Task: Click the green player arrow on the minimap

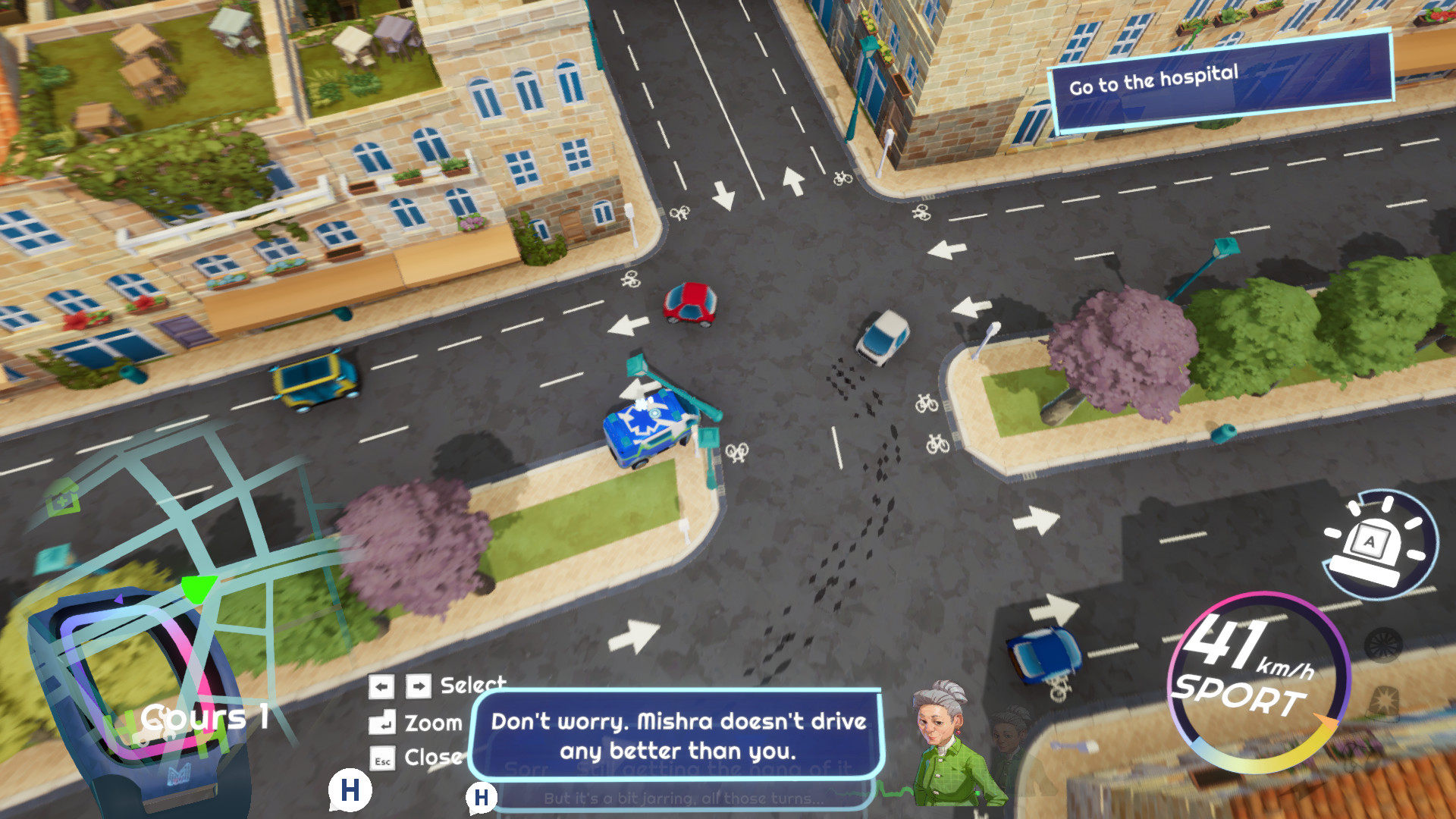Action: tap(199, 588)
